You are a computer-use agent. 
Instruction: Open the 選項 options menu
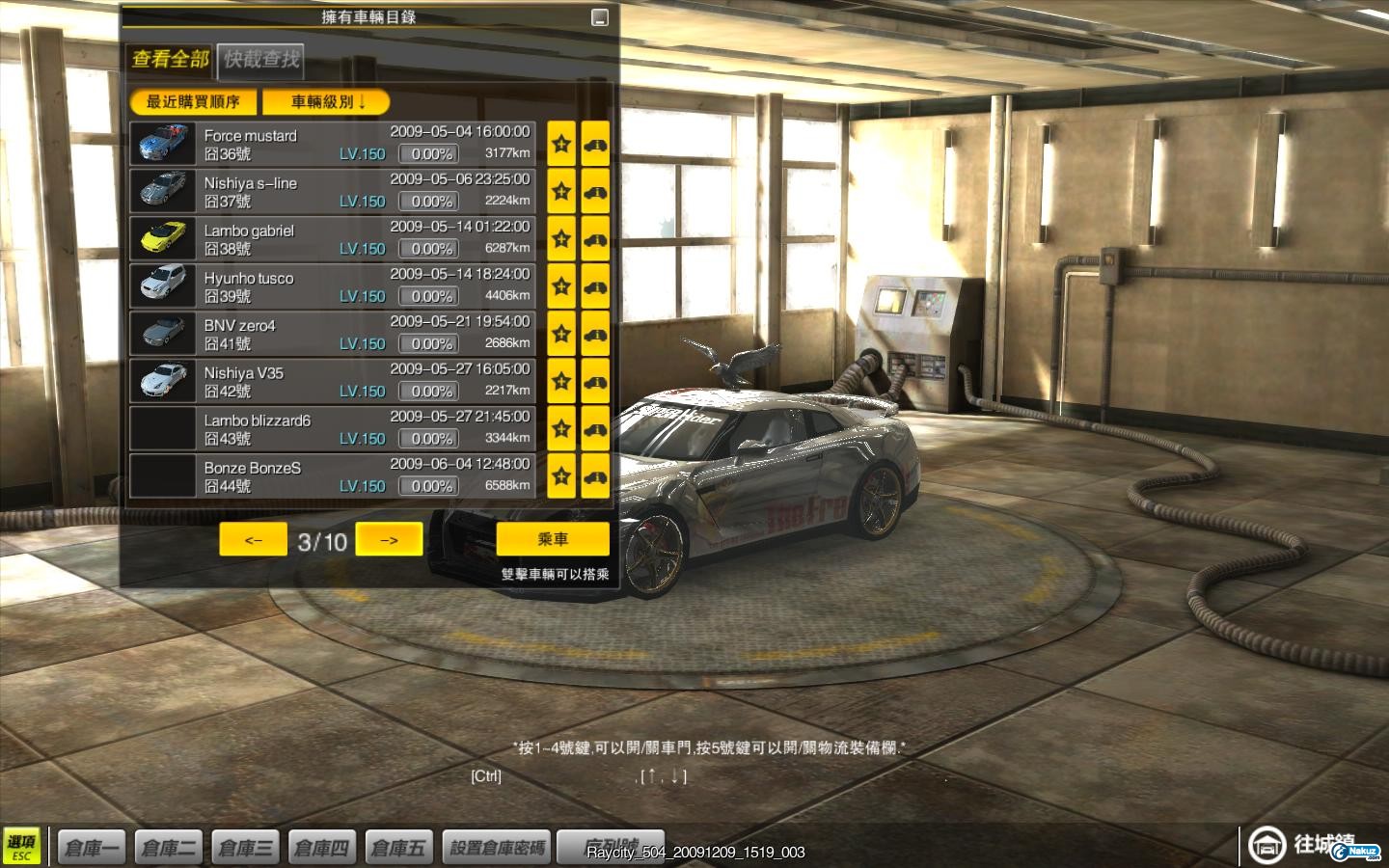point(21,846)
